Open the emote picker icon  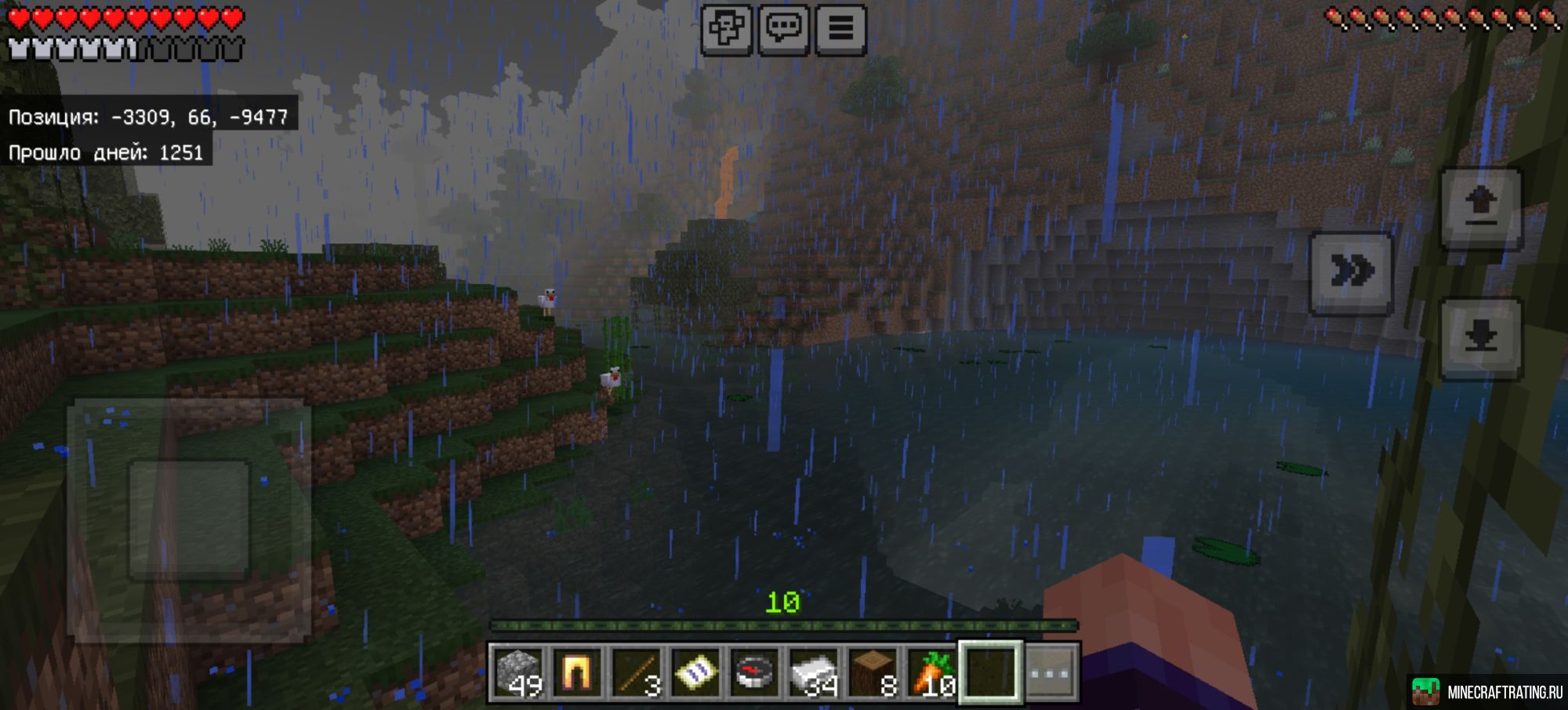[x=728, y=29]
